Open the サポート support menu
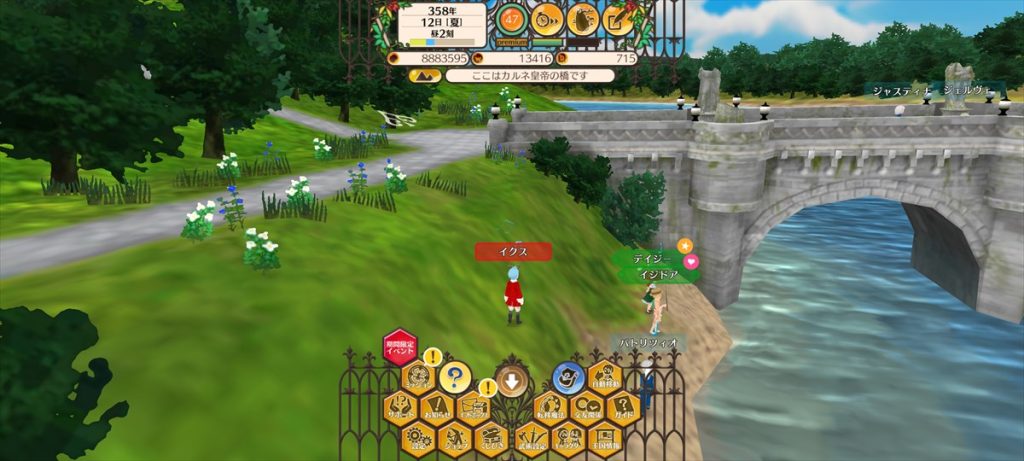Screen dimensions: 1024x461 click(x=400, y=408)
